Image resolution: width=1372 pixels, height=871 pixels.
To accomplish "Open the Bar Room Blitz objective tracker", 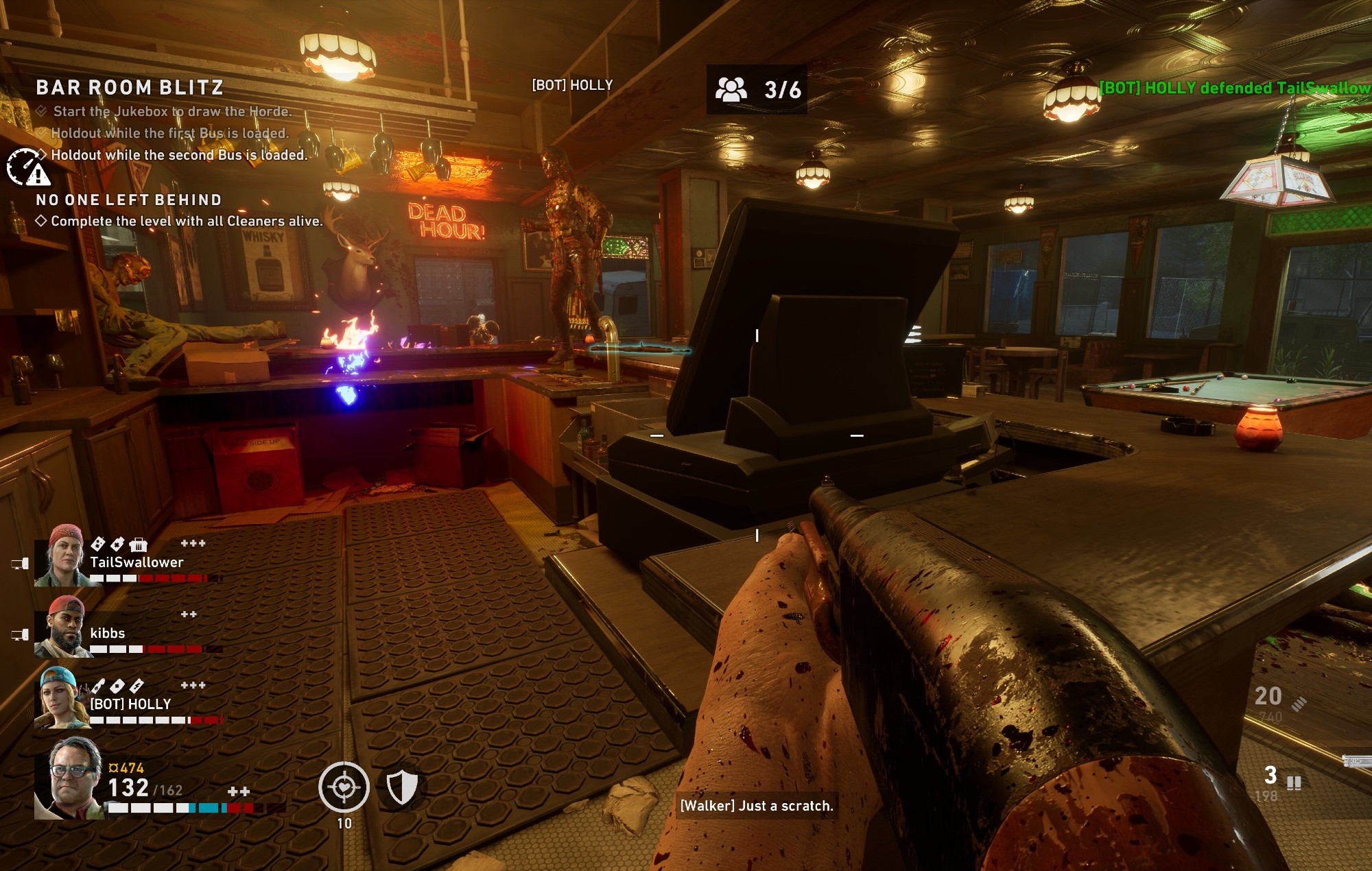I will (130, 88).
